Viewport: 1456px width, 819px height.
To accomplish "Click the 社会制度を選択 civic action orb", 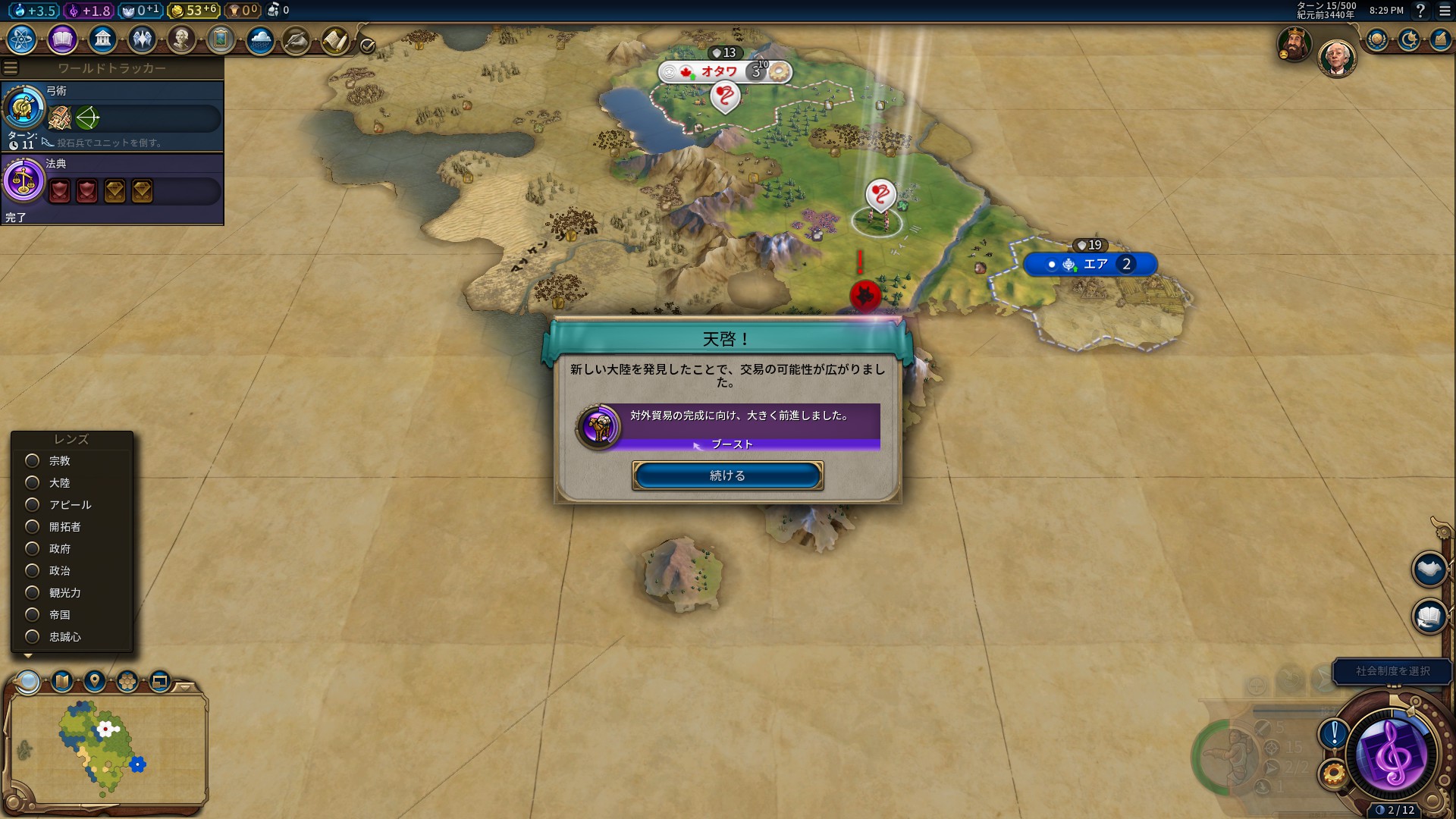I will pyautogui.click(x=1393, y=756).
